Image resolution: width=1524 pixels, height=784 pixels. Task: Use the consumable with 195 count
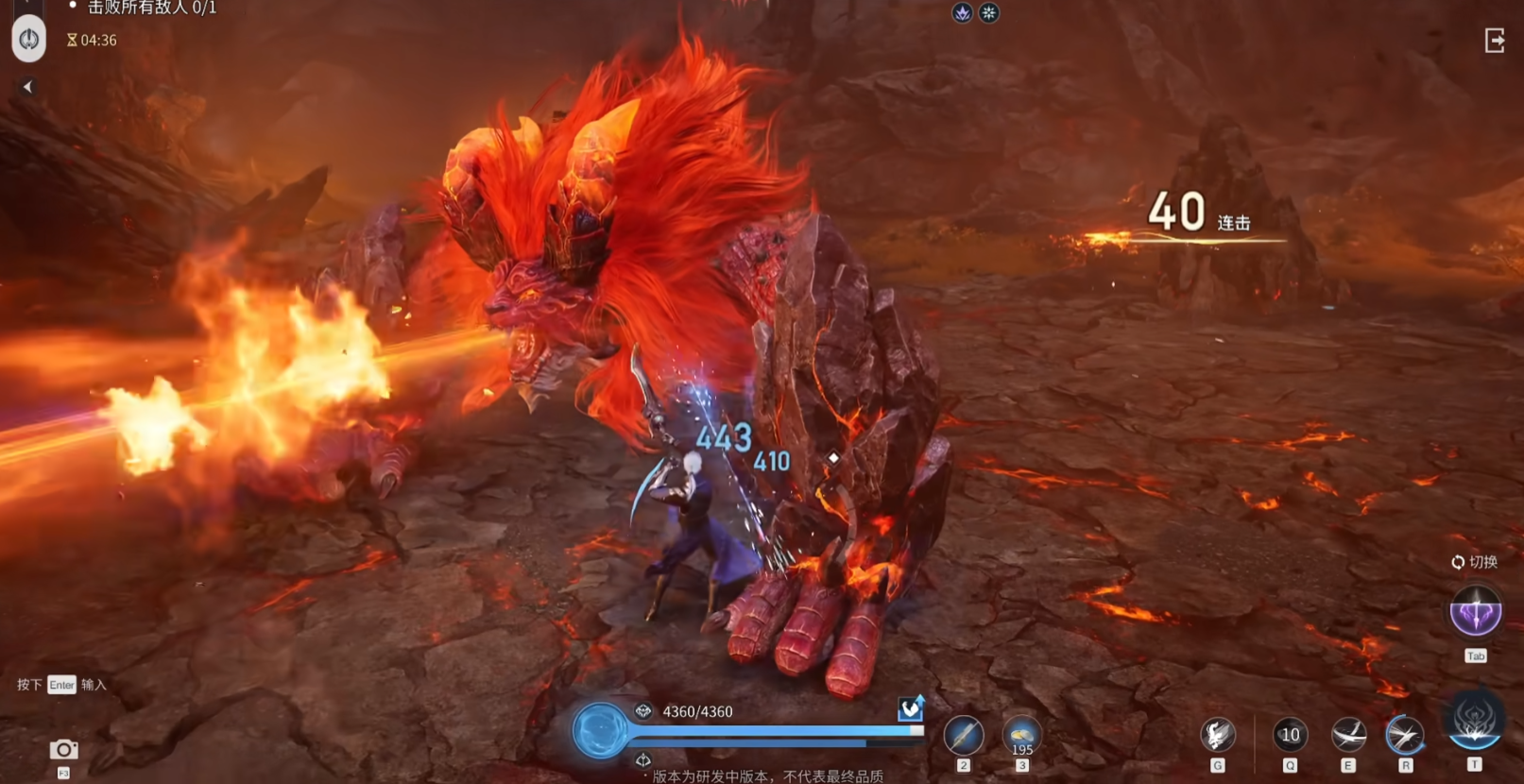tap(1021, 735)
